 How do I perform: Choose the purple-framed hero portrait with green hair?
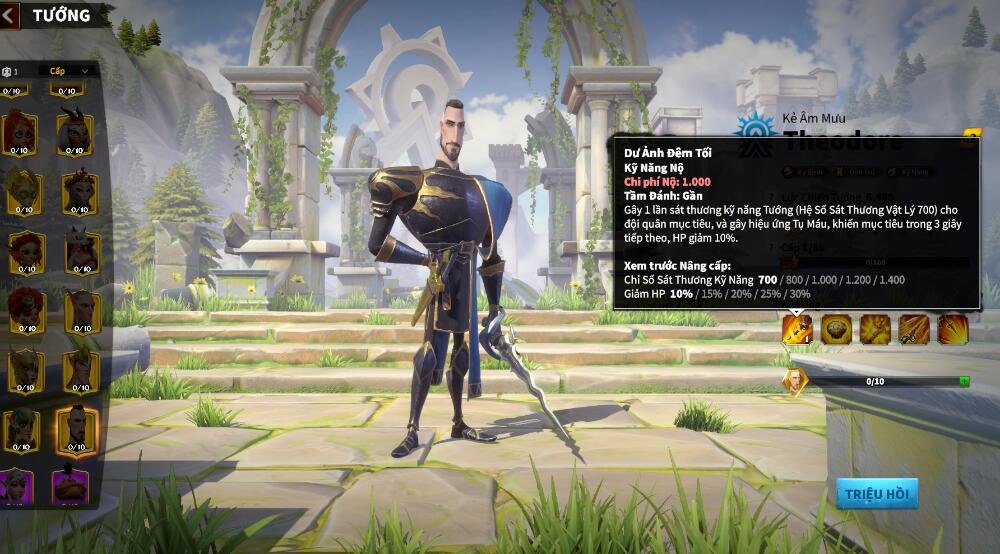(21, 487)
